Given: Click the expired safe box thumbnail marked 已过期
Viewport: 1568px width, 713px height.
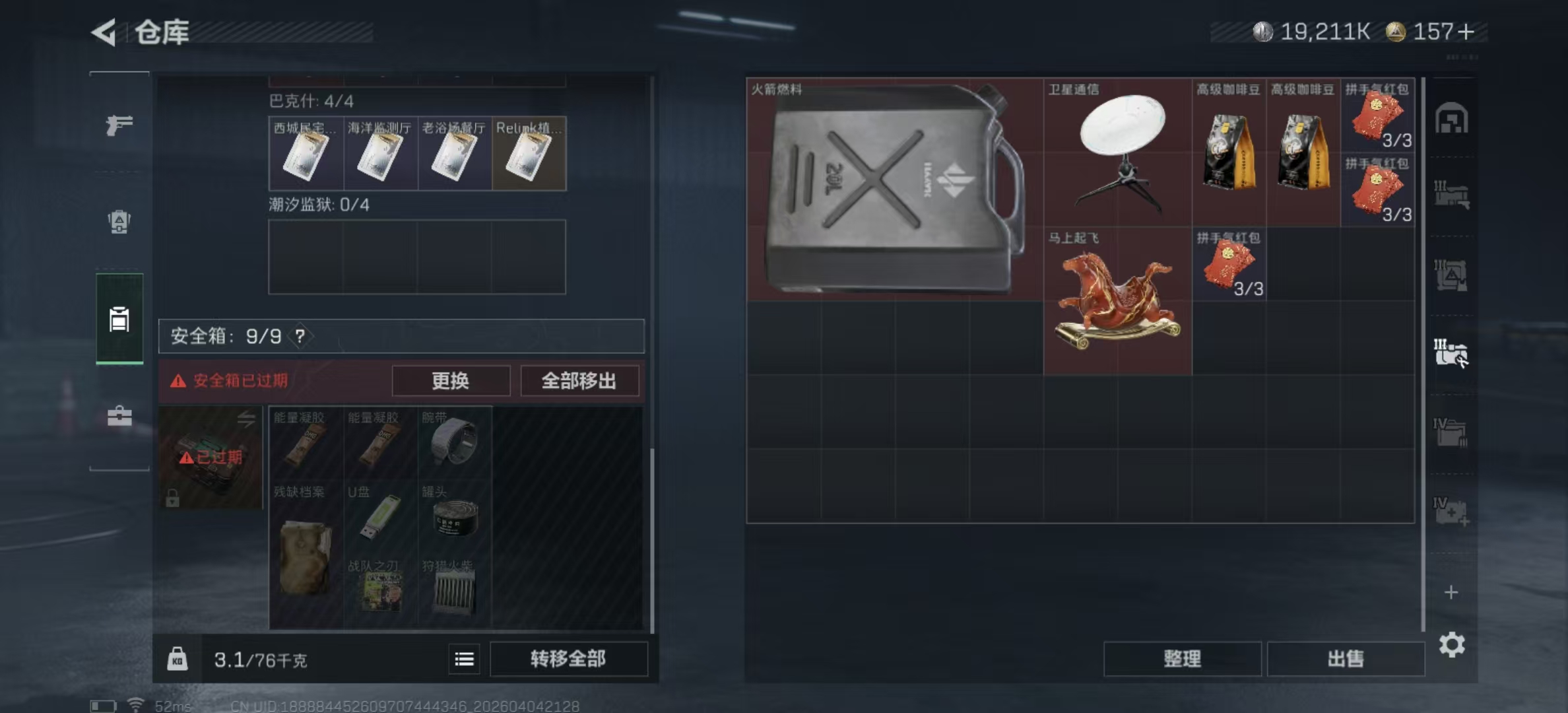Looking at the screenshot, I should pos(210,456).
